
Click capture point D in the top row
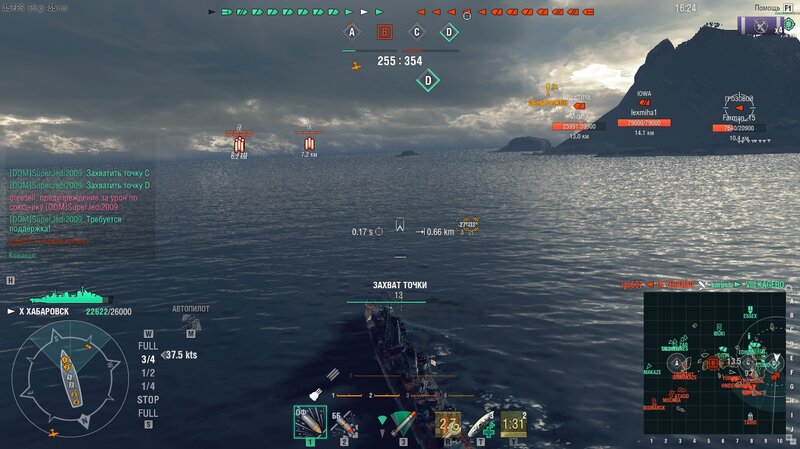[x=450, y=32]
